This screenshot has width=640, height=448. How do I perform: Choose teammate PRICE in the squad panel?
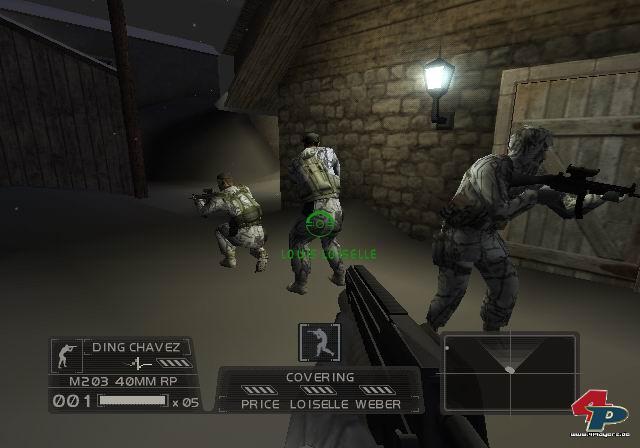(x=261, y=404)
